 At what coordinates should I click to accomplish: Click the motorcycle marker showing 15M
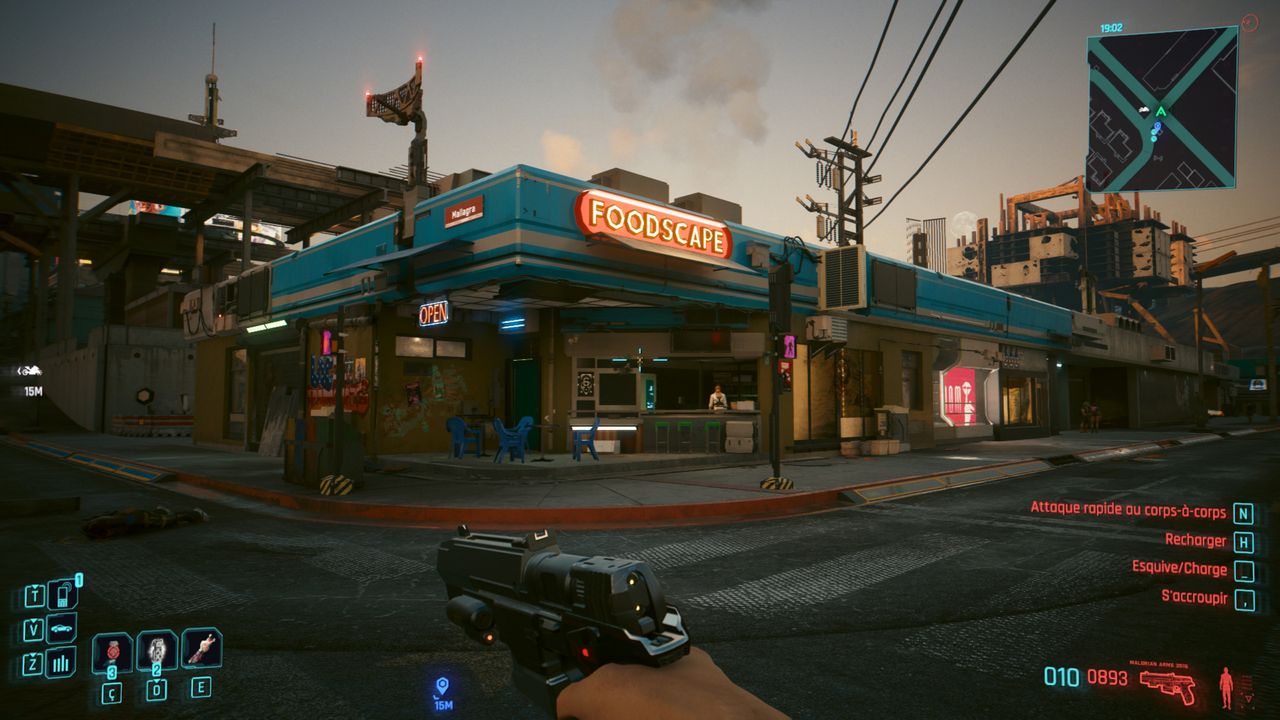click(31, 371)
